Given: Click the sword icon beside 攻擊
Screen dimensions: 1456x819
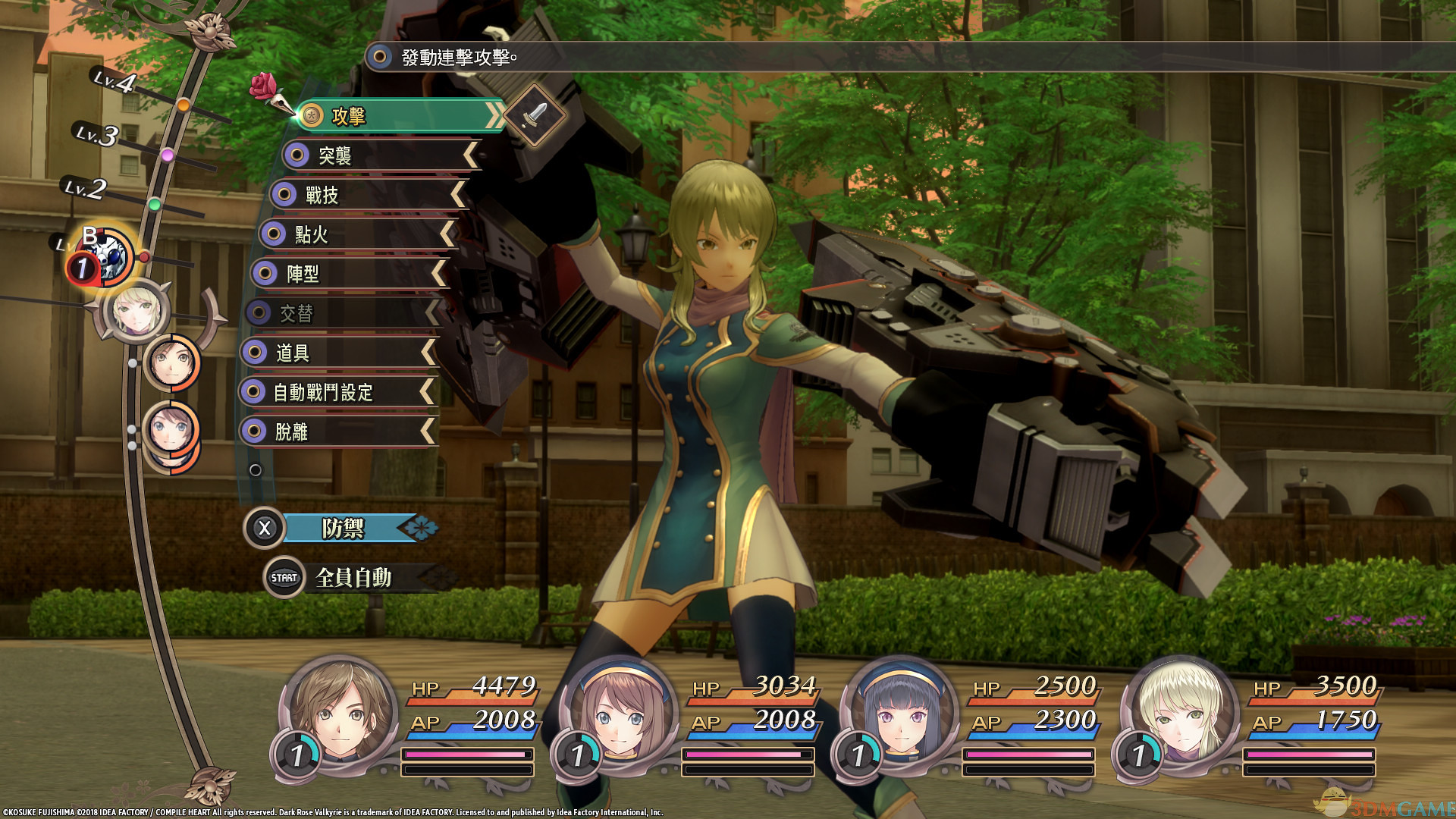Looking at the screenshot, I should point(535,115).
